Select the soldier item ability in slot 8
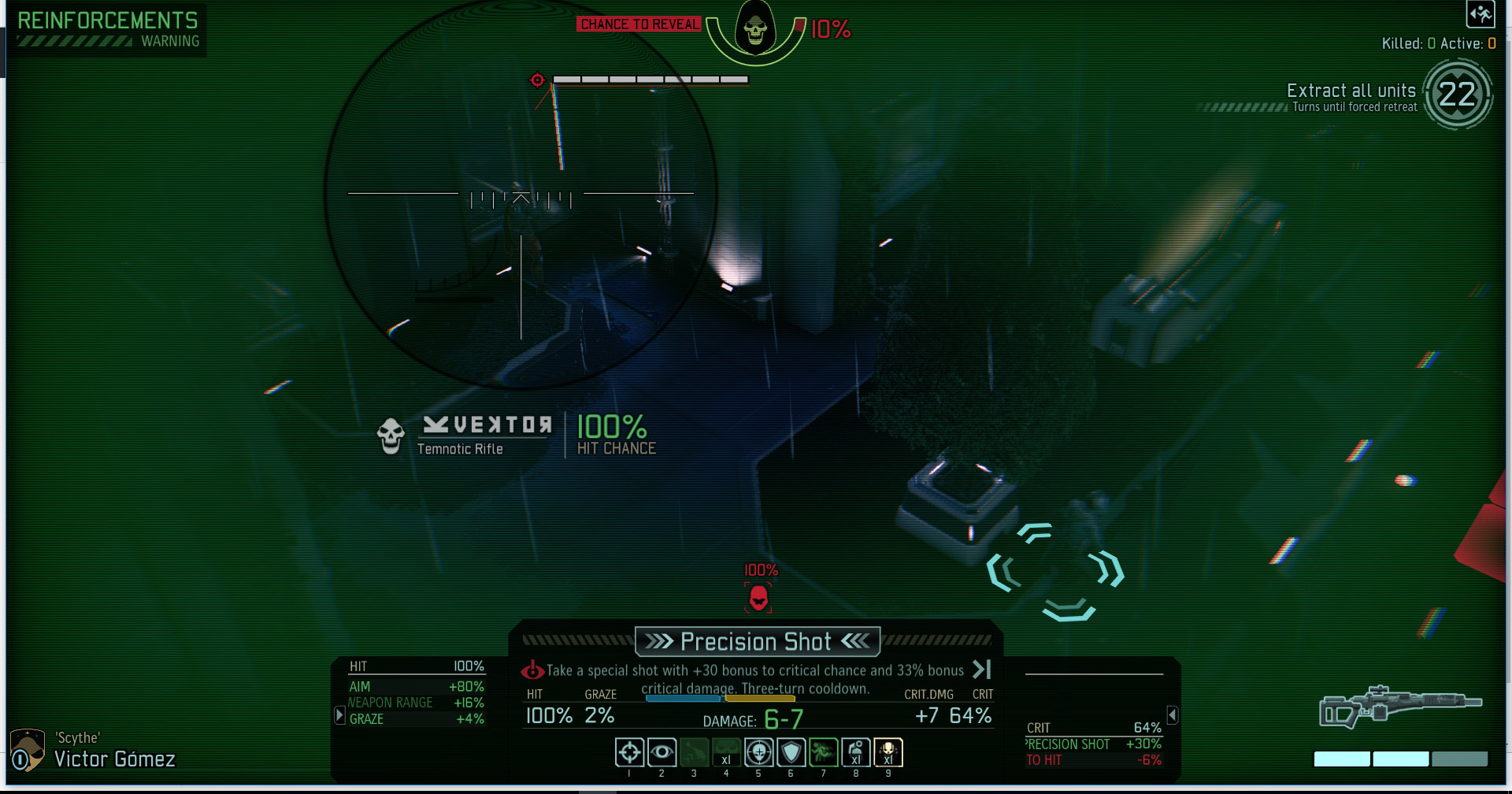The height and width of the screenshot is (794, 1512). tap(856, 752)
